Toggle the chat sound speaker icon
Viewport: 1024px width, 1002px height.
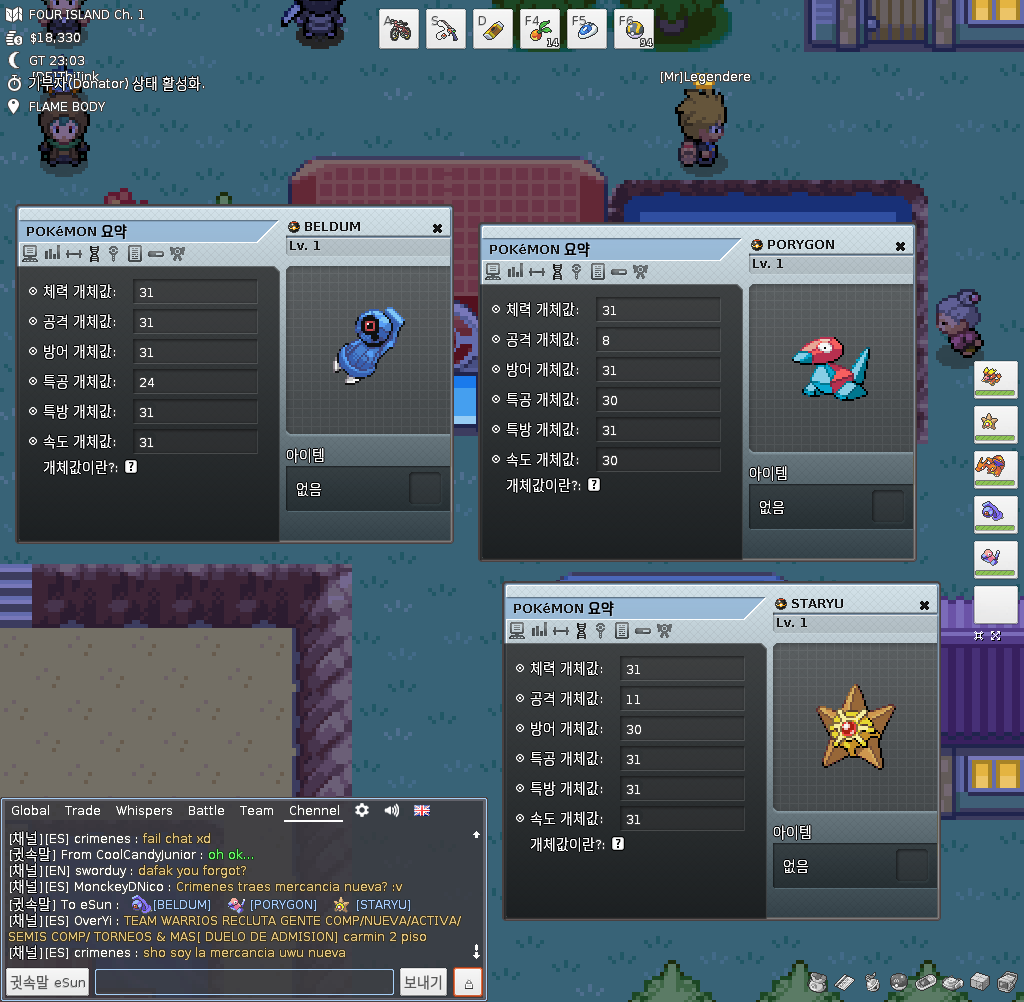point(392,810)
